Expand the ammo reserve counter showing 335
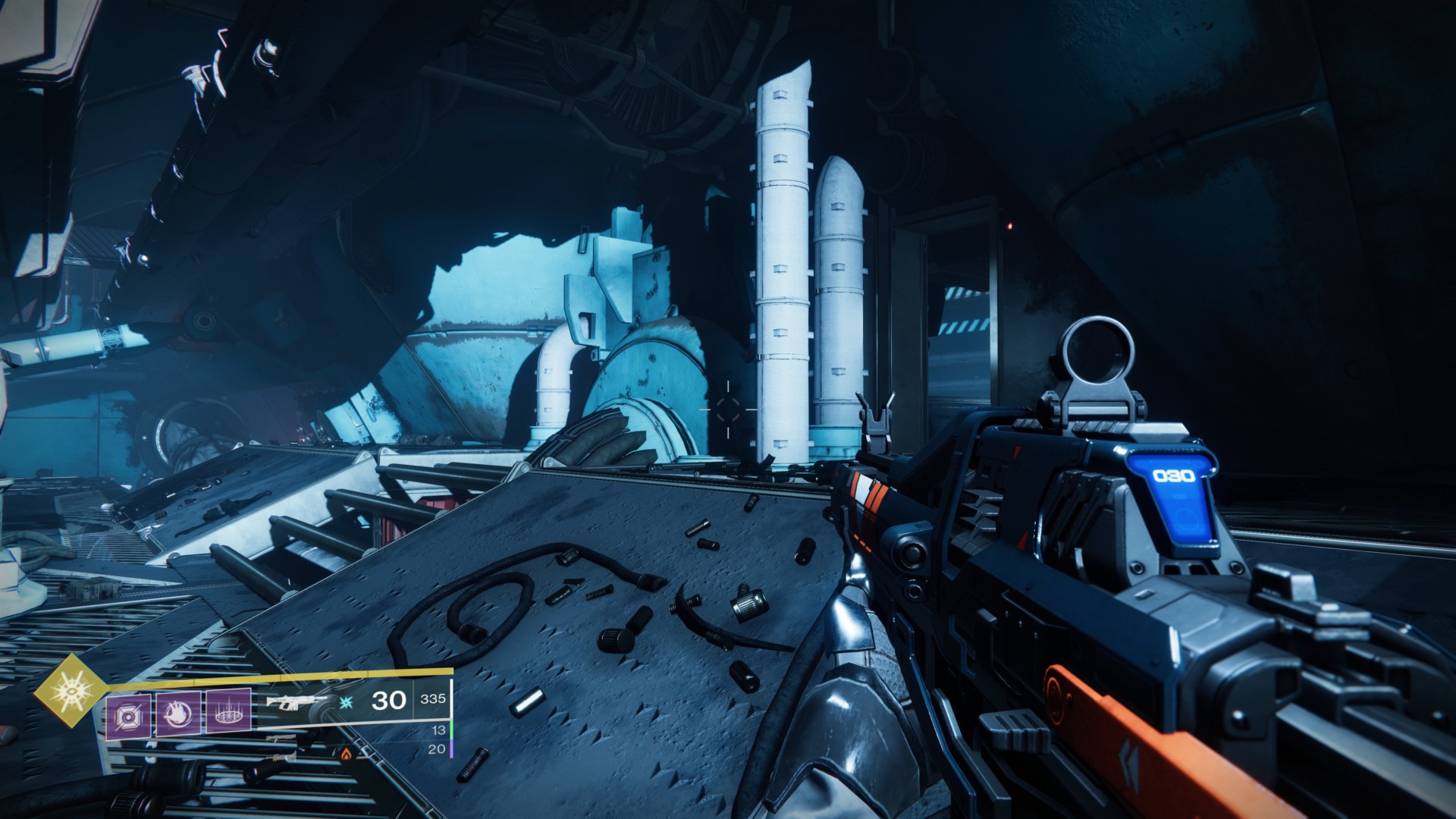 click(x=435, y=699)
